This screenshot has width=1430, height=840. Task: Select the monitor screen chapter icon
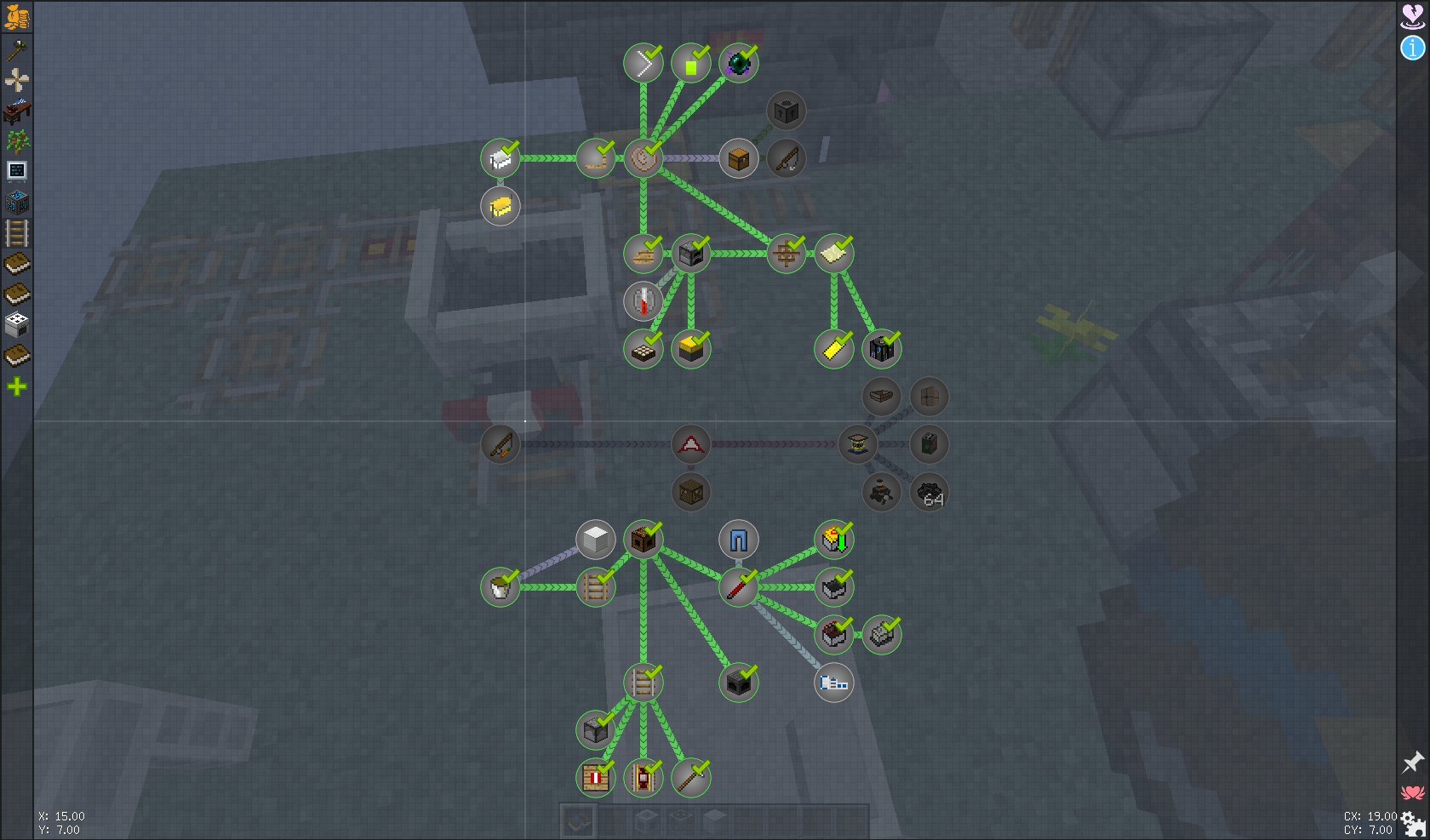[18, 170]
